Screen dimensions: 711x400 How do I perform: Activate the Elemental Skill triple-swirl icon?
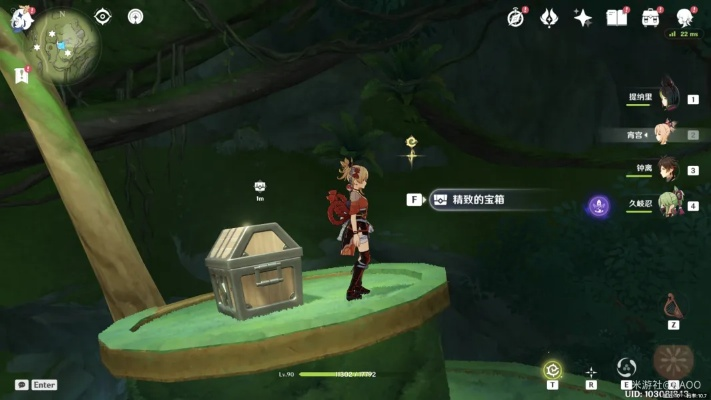(x=627, y=367)
